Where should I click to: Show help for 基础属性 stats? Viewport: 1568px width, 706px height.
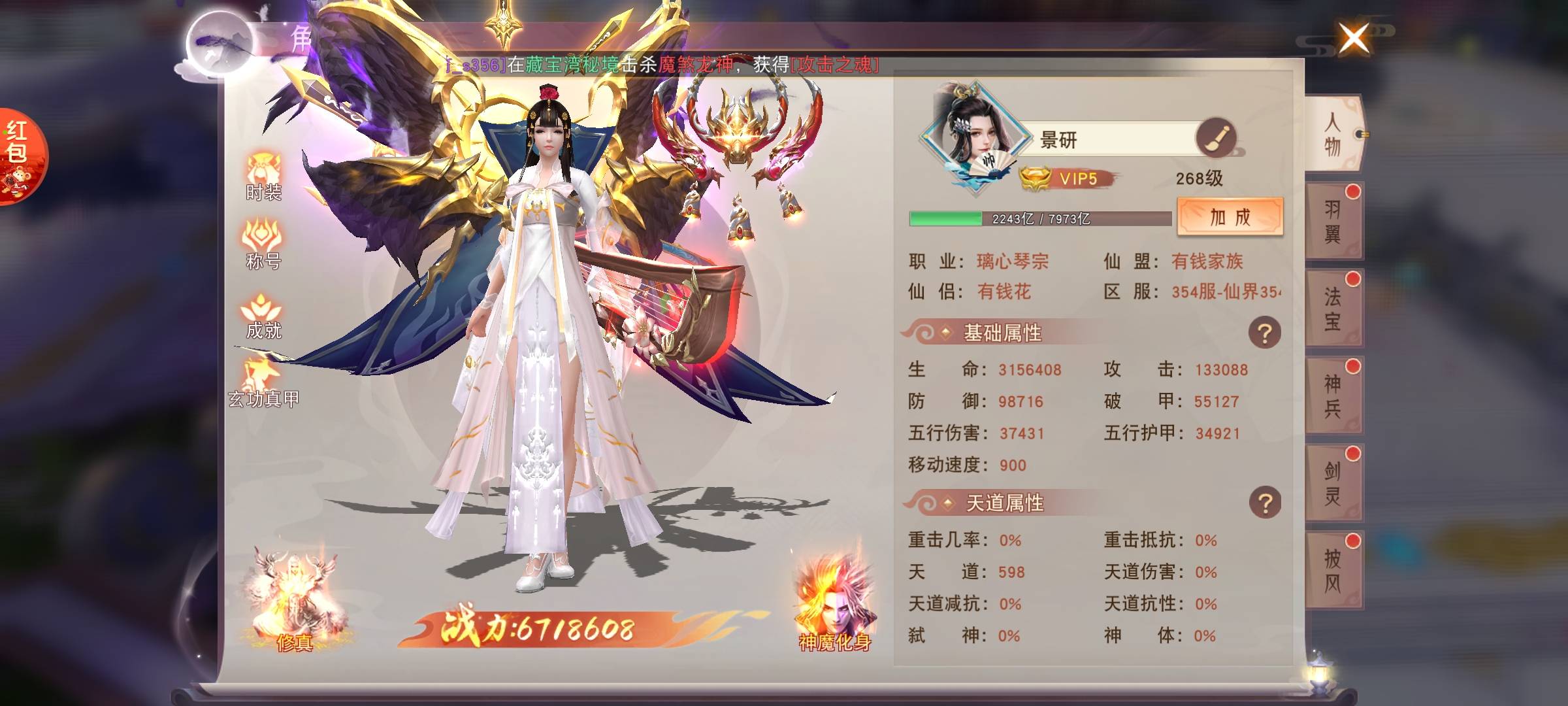click(x=1264, y=333)
